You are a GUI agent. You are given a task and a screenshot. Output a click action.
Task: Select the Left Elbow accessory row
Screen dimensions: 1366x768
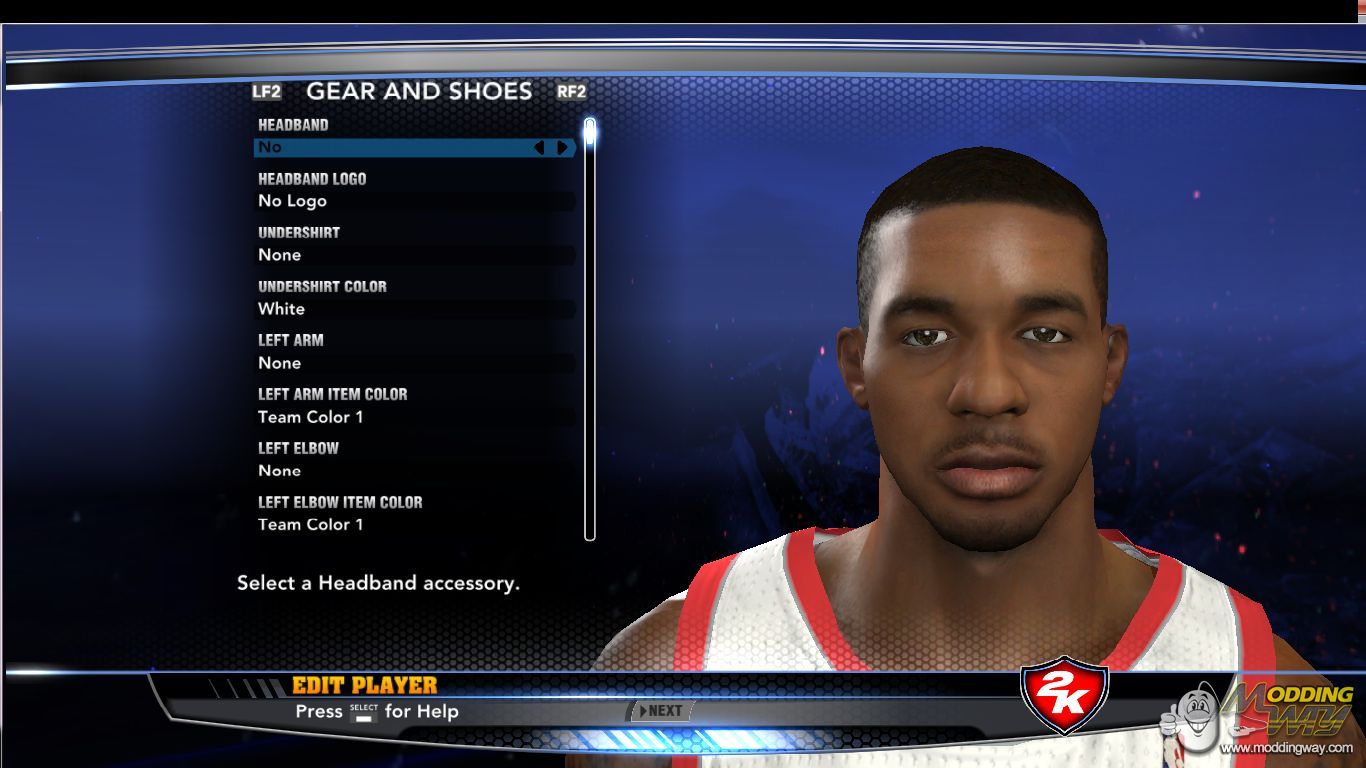tap(414, 471)
